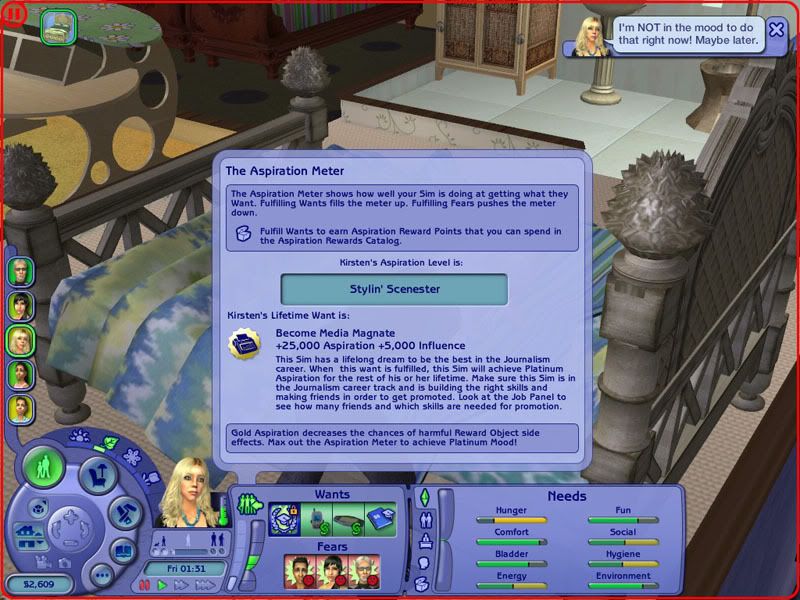The height and width of the screenshot is (600, 800).
Task: Open the Story mode book button
Action: (122, 550)
